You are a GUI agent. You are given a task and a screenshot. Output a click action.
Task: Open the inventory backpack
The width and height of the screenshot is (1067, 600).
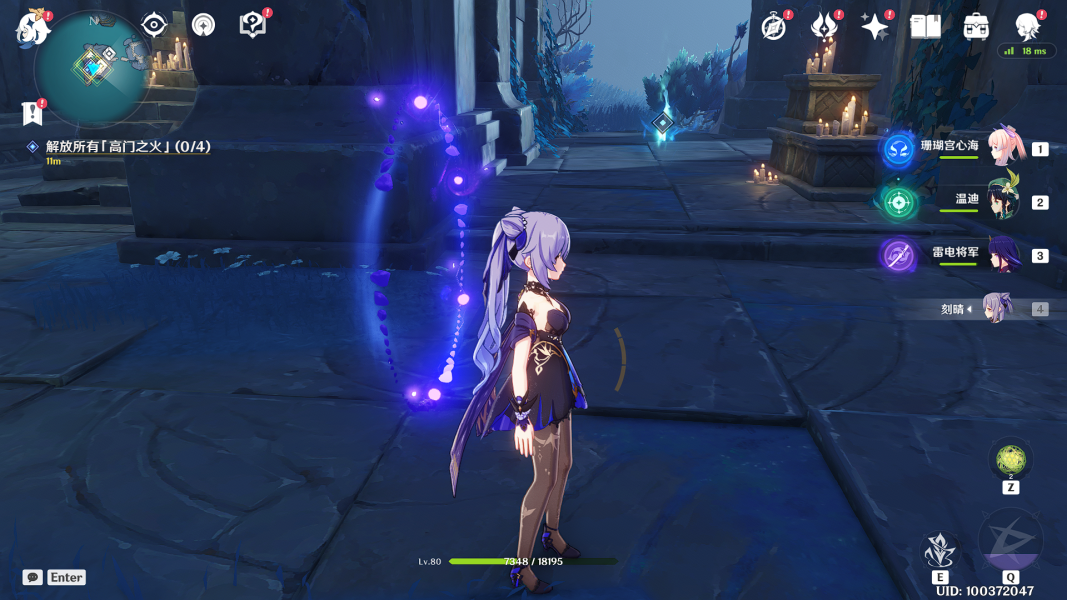976,27
